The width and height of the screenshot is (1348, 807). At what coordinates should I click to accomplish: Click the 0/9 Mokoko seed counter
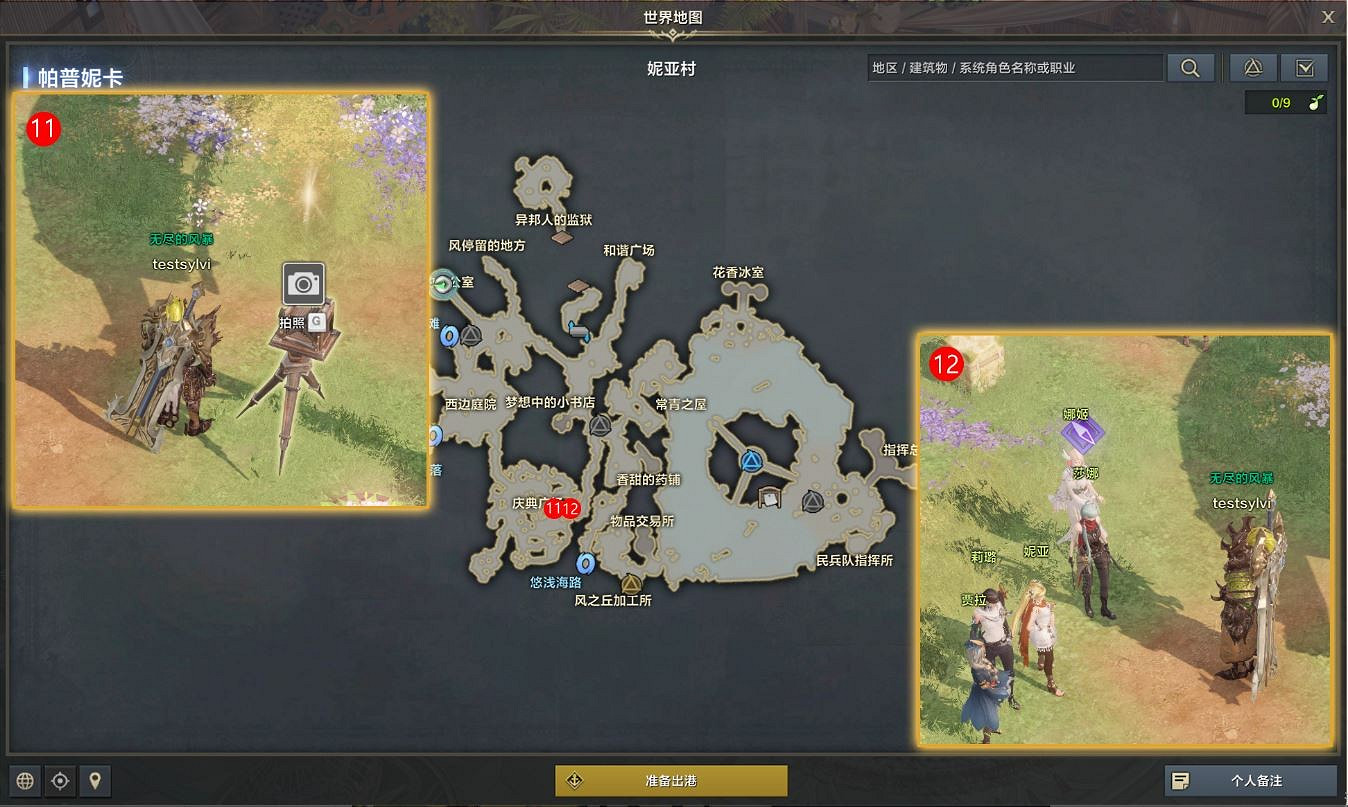[x=1281, y=102]
